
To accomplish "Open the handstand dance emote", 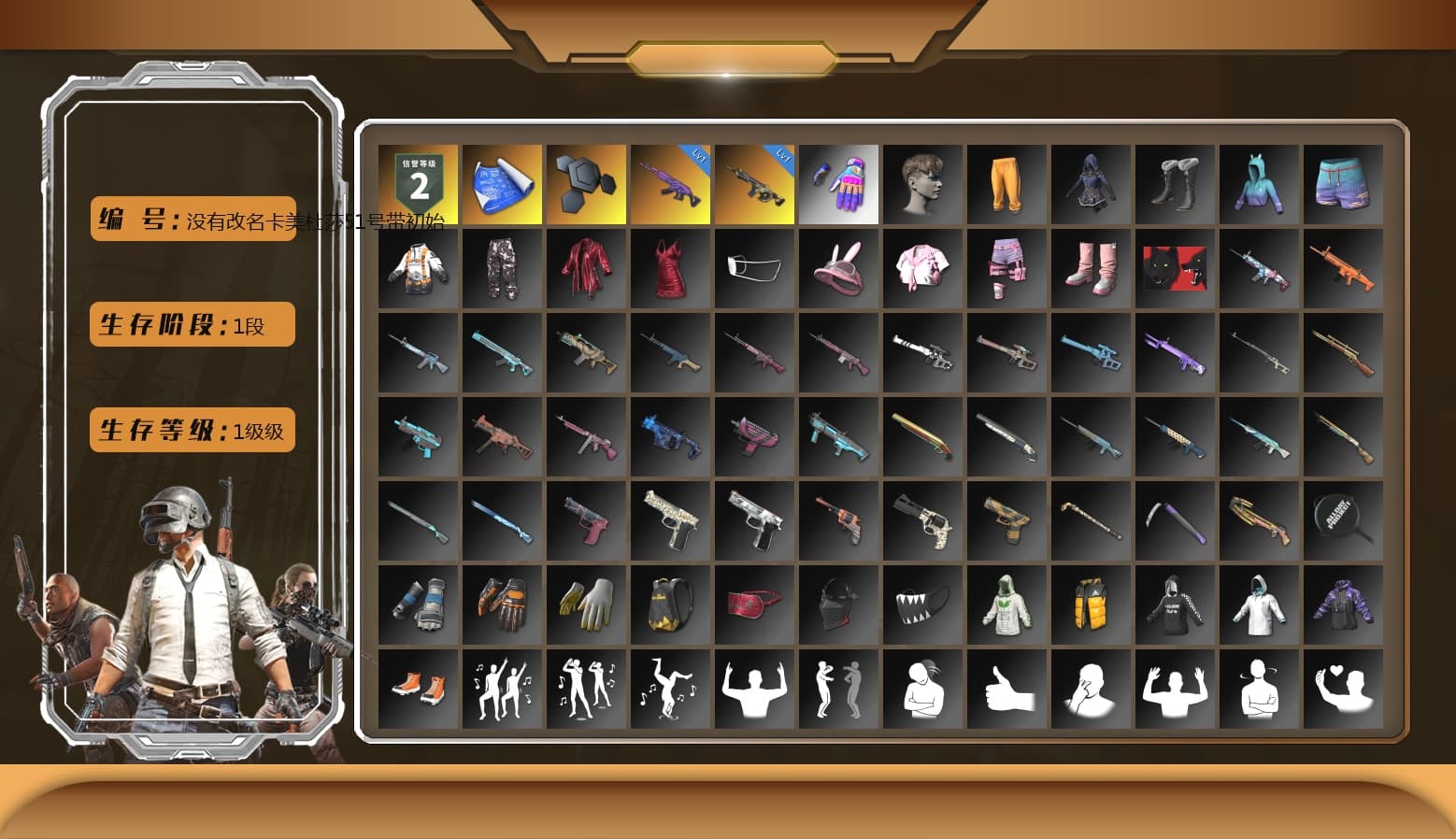I will (x=670, y=689).
